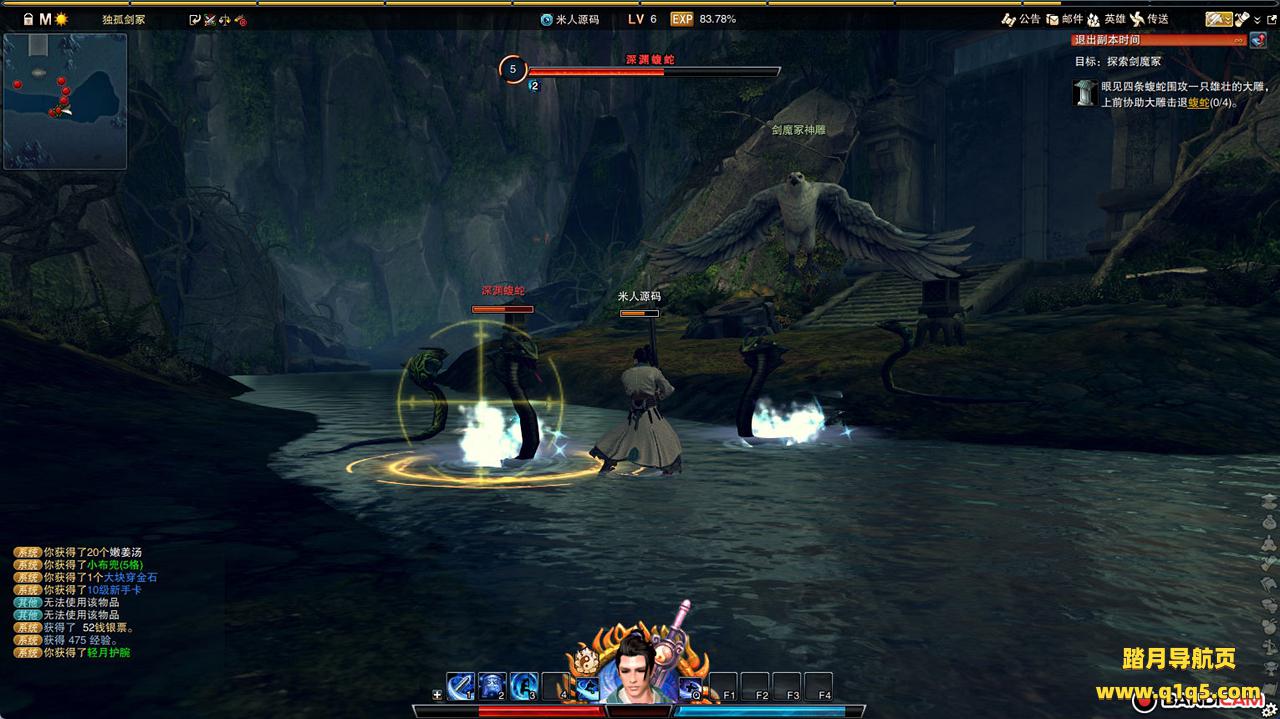Click the highlighted 蝮蛇 quest target link

point(1198,103)
